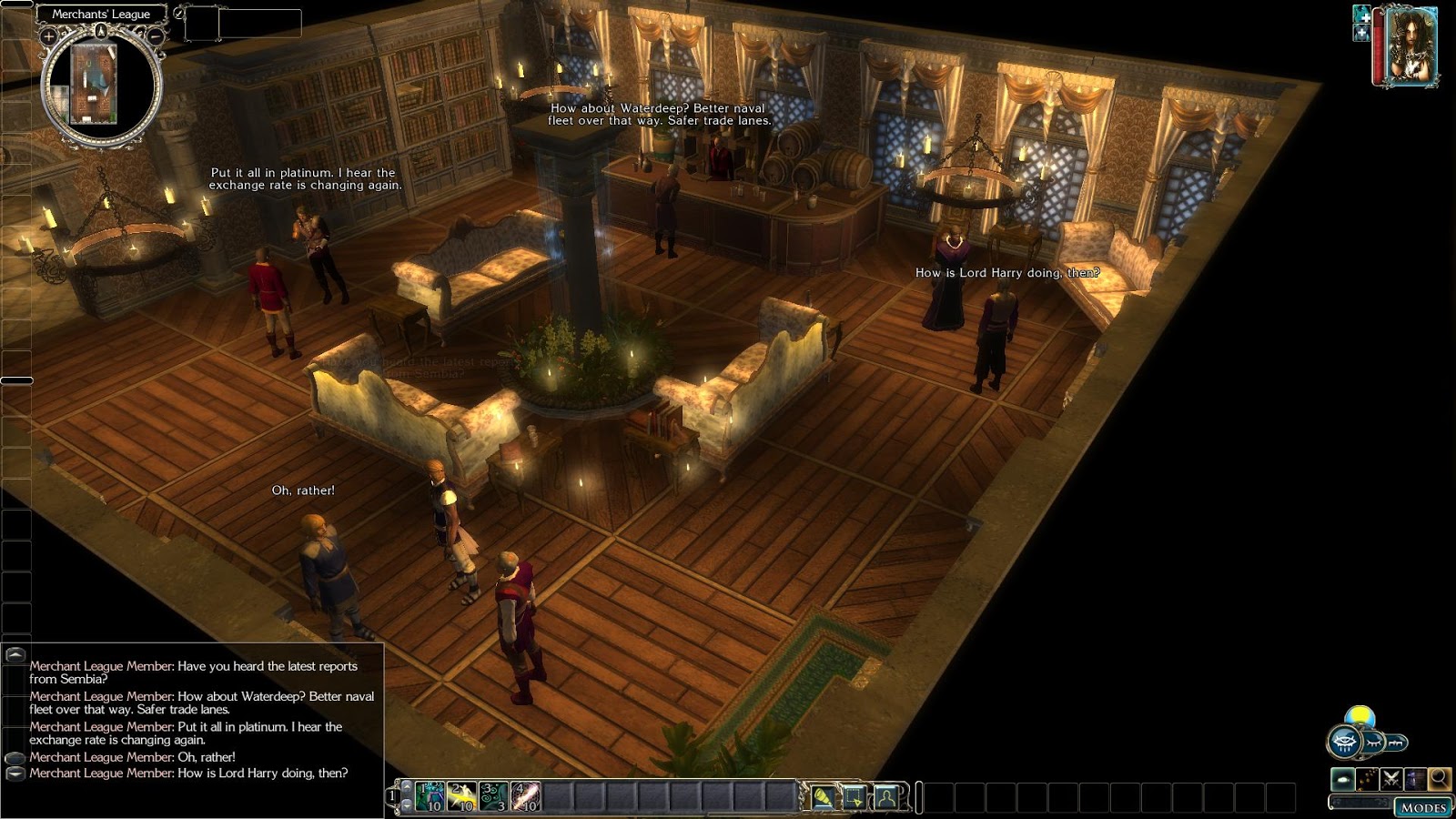The height and width of the screenshot is (819, 1456).
Task: Toggle the magnifying glass search mode
Action: pyautogui.click(x=1439, y=779)
